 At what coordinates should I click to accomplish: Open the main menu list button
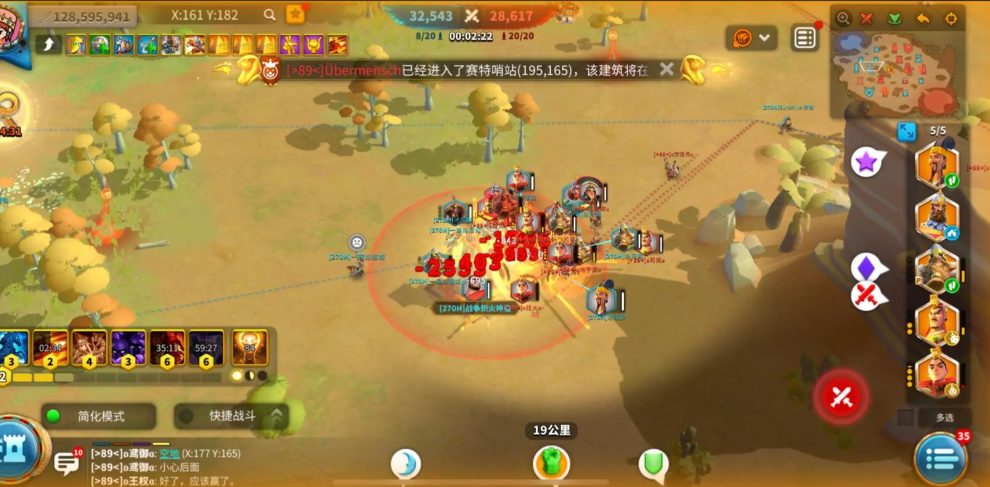pos(940,459)
